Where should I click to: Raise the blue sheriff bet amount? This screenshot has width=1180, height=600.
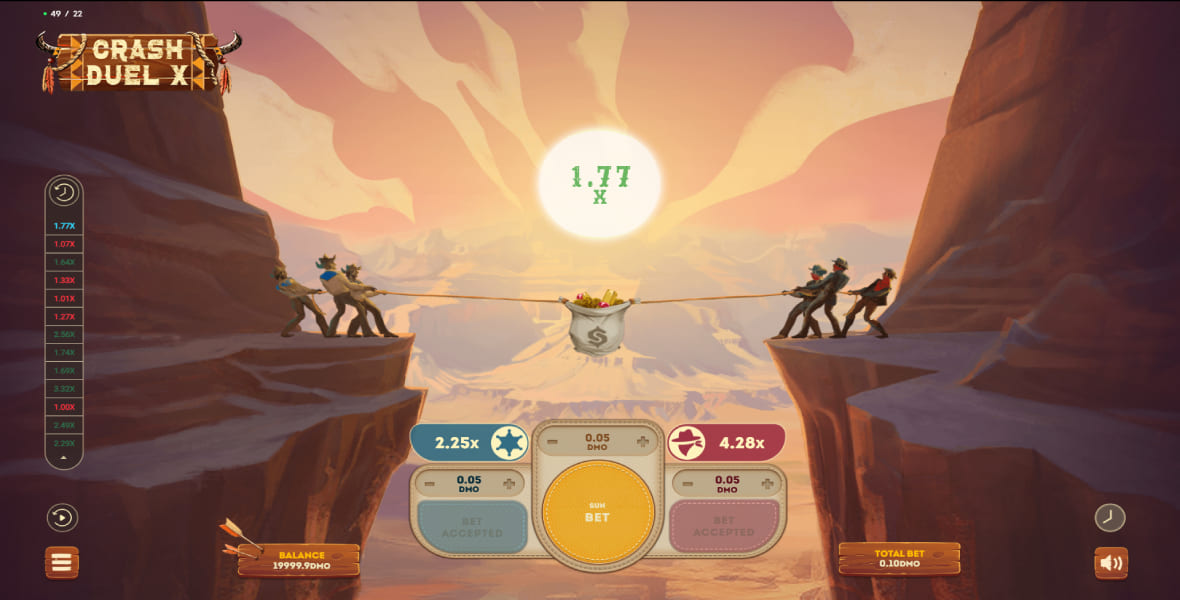pos(509,484)
